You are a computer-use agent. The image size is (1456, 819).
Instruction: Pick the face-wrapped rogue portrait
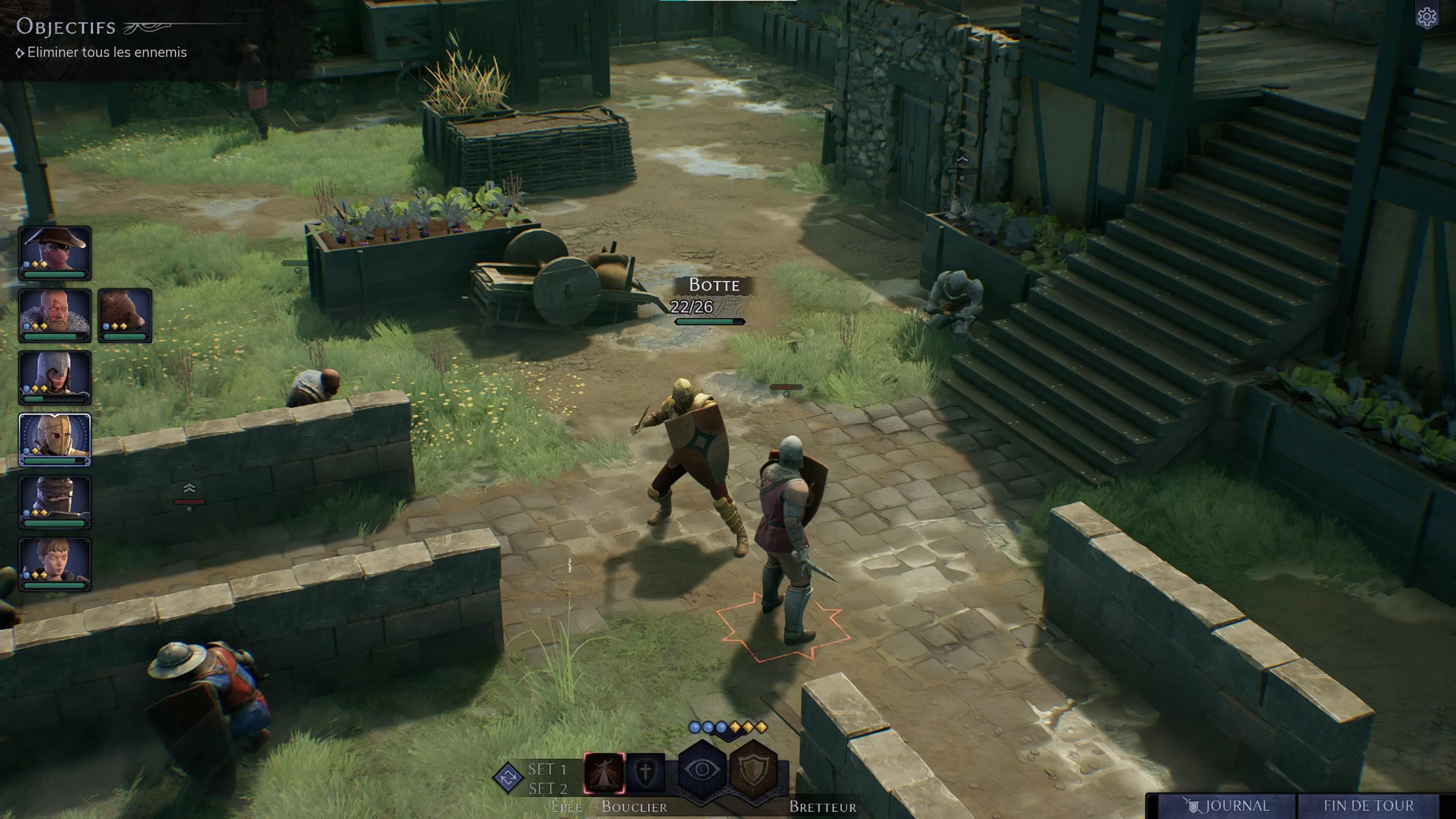[55, 501]
